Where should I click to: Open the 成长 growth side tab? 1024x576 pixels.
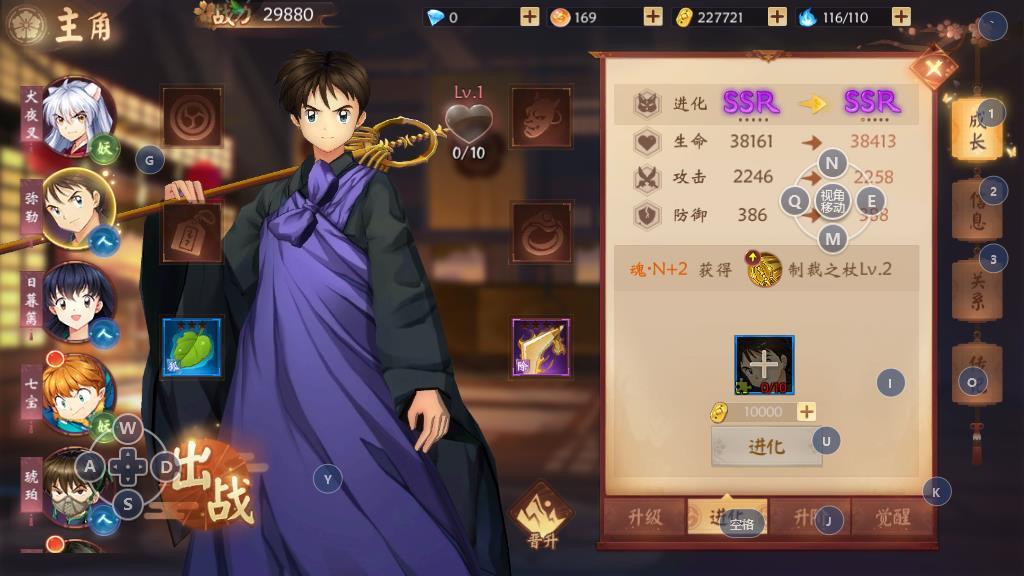pyautogui.click(x=975, y=132)
